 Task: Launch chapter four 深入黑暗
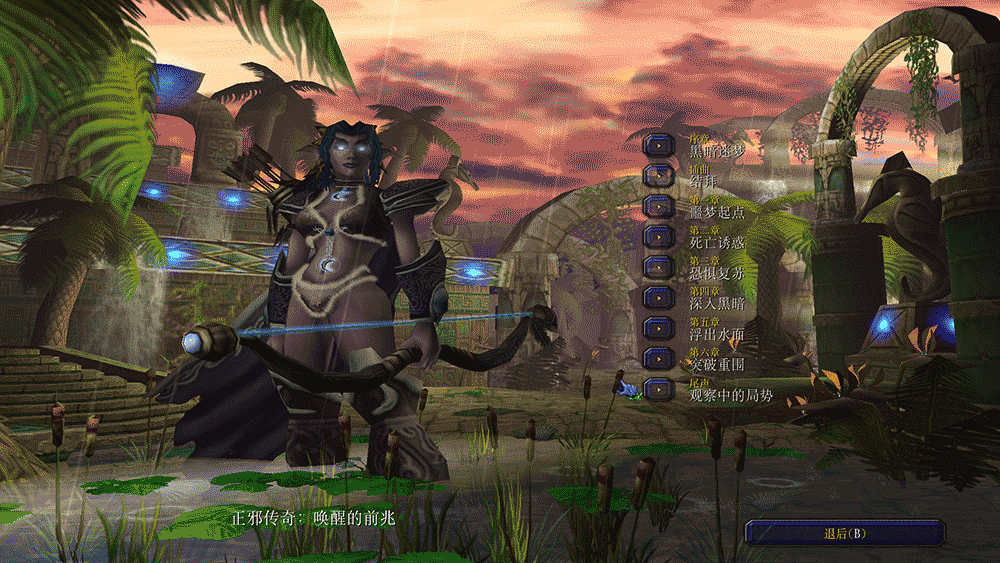(659, 297)
